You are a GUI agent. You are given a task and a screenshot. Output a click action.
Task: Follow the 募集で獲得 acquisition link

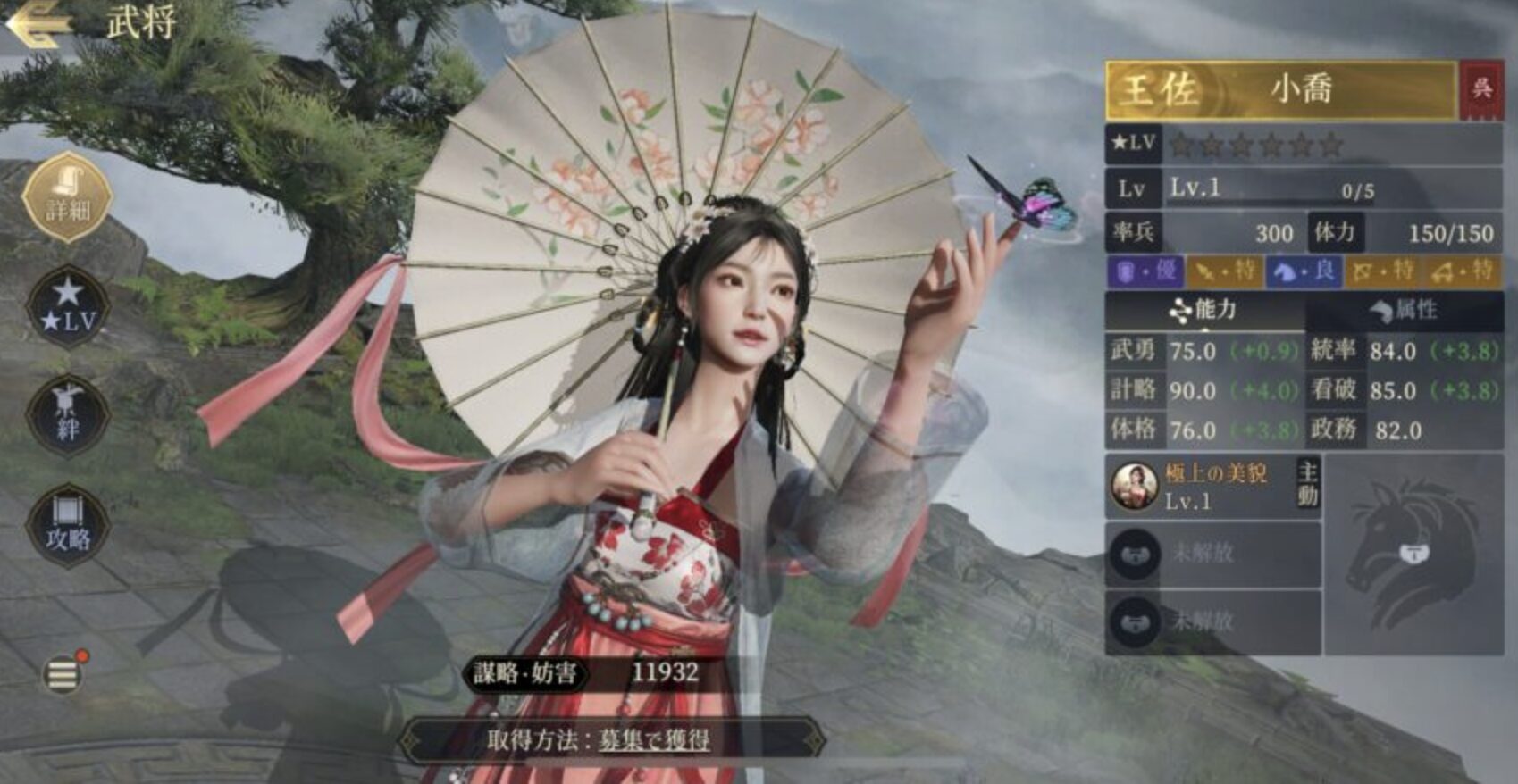point(654,740)
